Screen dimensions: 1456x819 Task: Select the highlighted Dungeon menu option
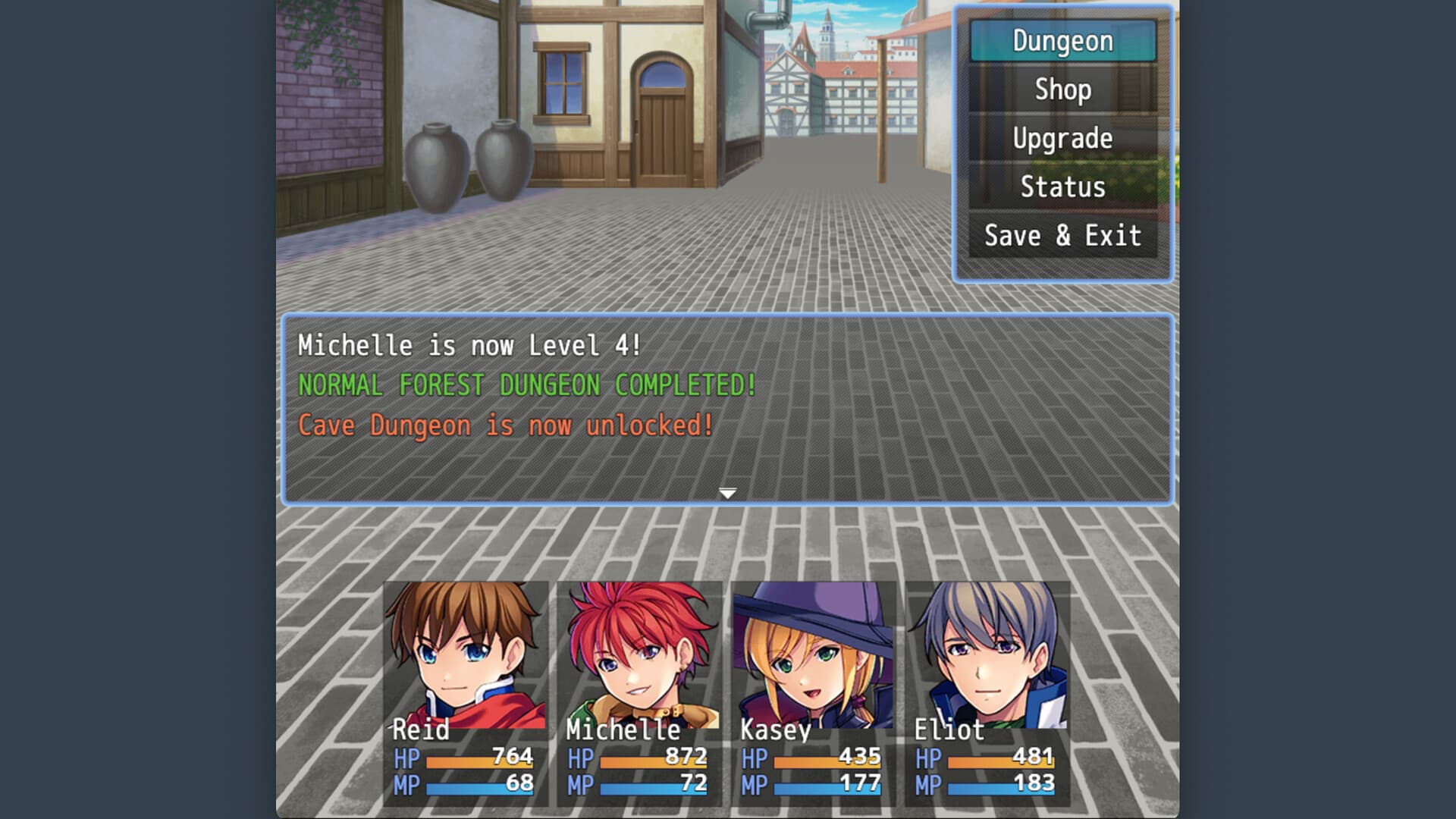coord(1062,41)
